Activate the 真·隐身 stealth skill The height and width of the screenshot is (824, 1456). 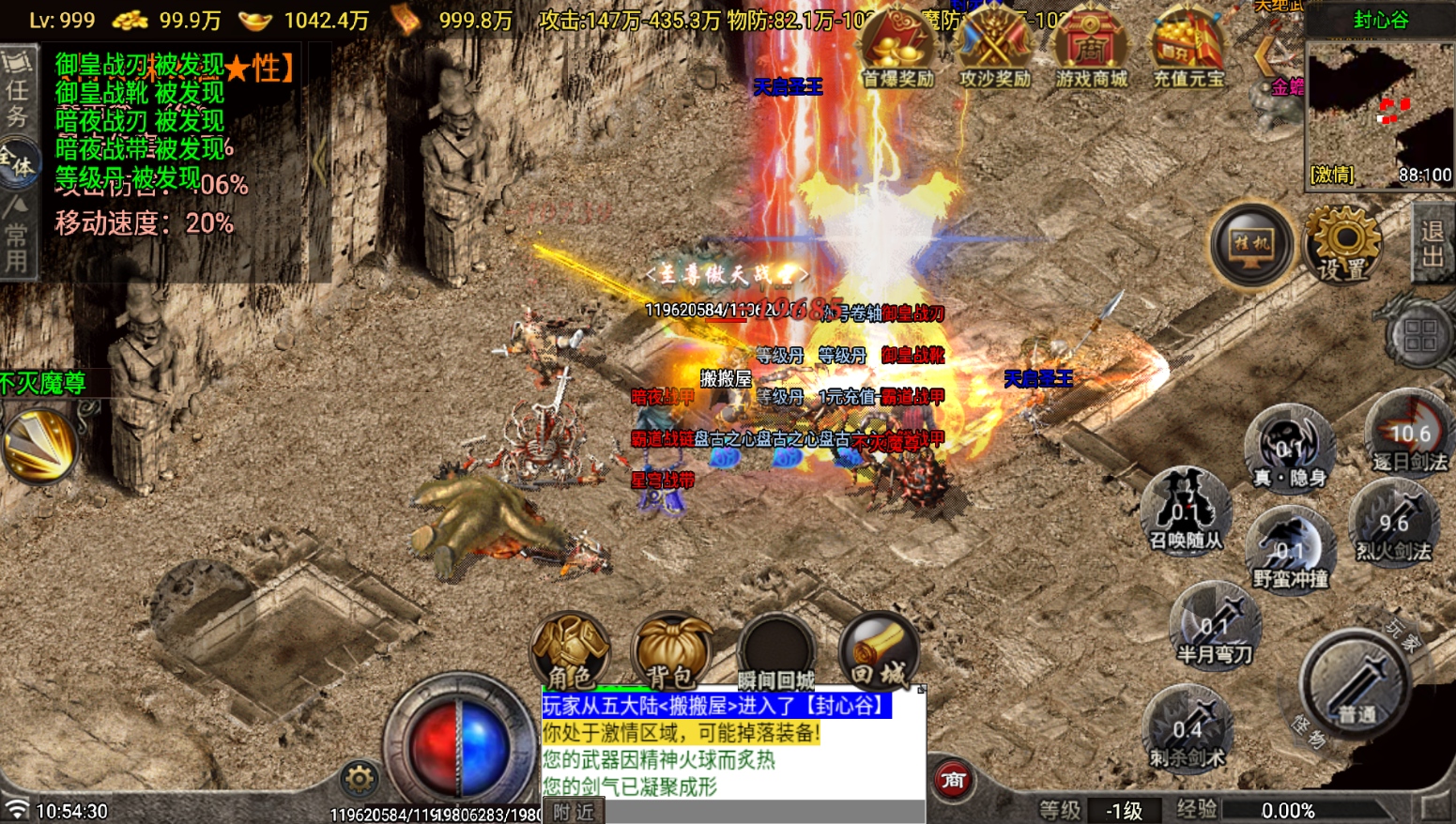click(x=1289, y=448)
